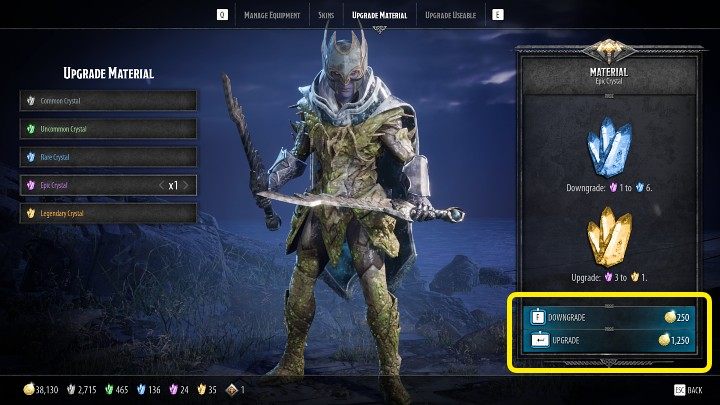Select the Epic Crystal row

pos(90,185)
